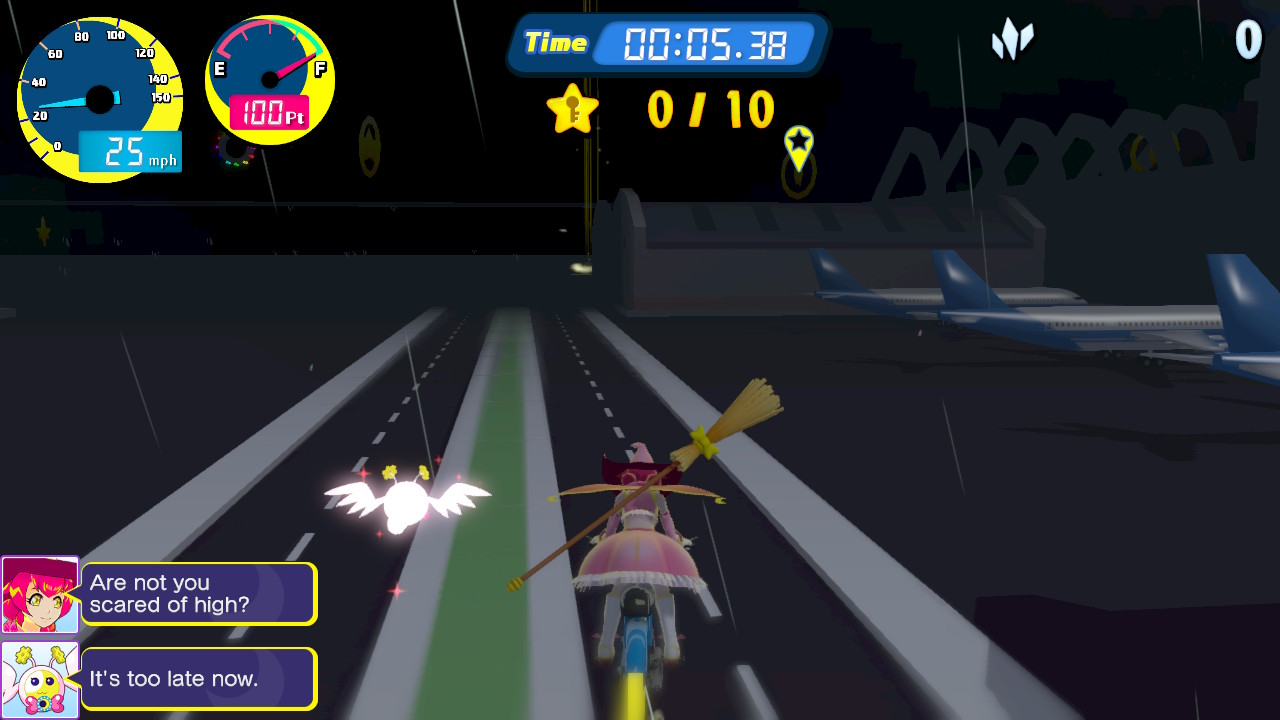Select the white crystal cluster icon
This screenshot has width=1280, height=720.
coord(1012,40)
